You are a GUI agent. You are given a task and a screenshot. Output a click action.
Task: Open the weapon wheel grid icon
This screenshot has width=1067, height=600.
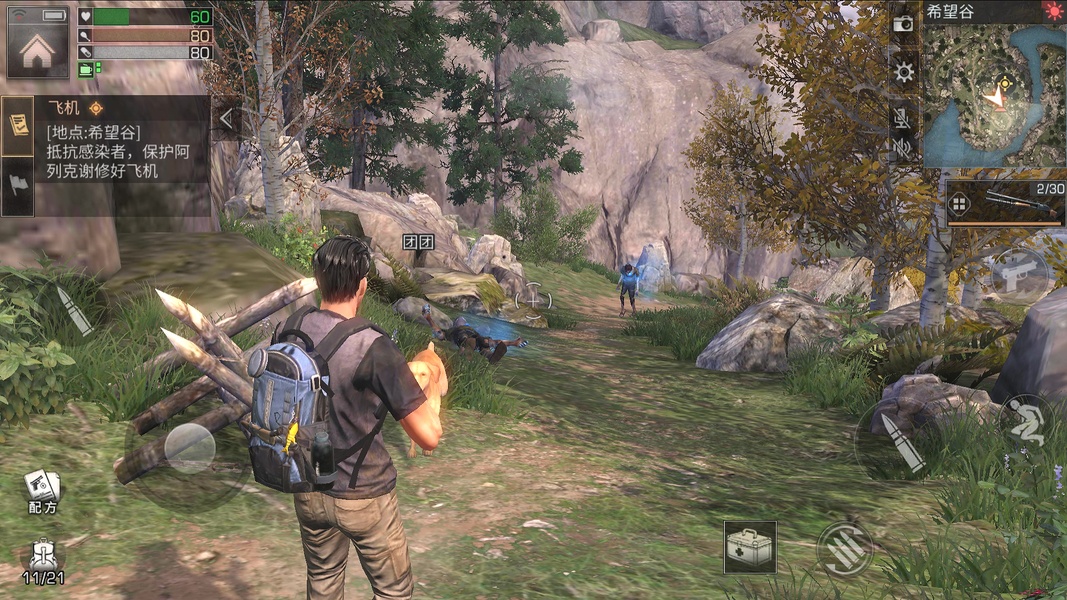958,204
